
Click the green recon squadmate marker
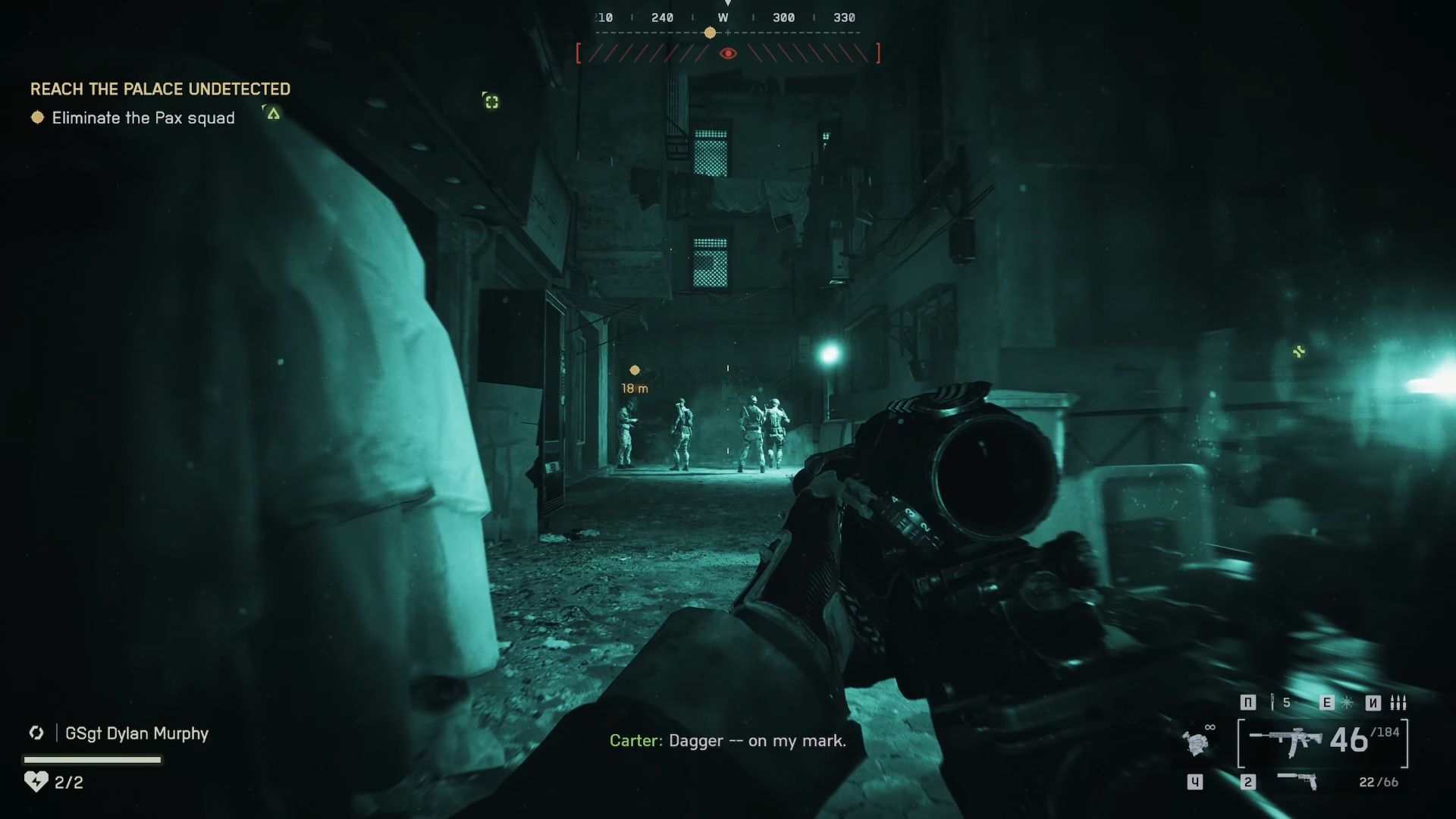491,102
